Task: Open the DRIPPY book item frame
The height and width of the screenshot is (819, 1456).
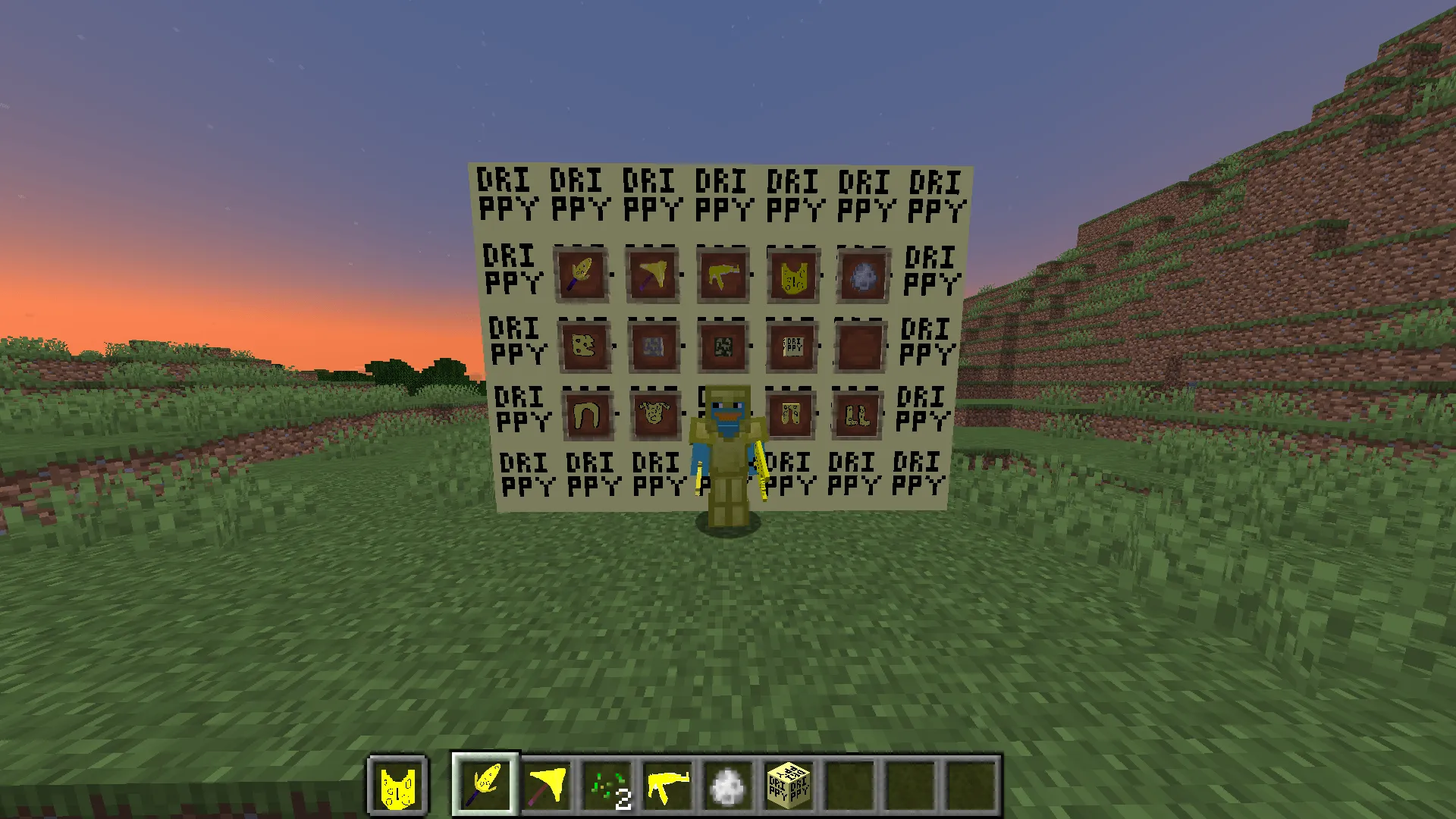Action: 792,346
